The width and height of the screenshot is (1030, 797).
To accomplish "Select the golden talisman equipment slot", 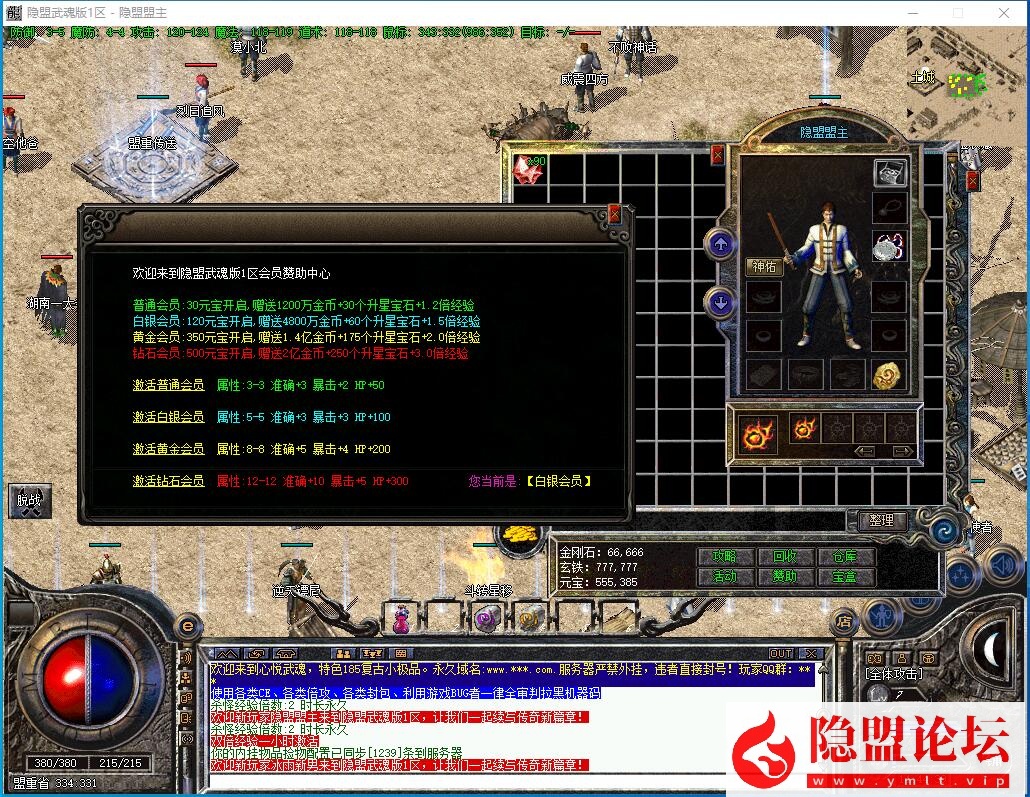I will 889,375.
